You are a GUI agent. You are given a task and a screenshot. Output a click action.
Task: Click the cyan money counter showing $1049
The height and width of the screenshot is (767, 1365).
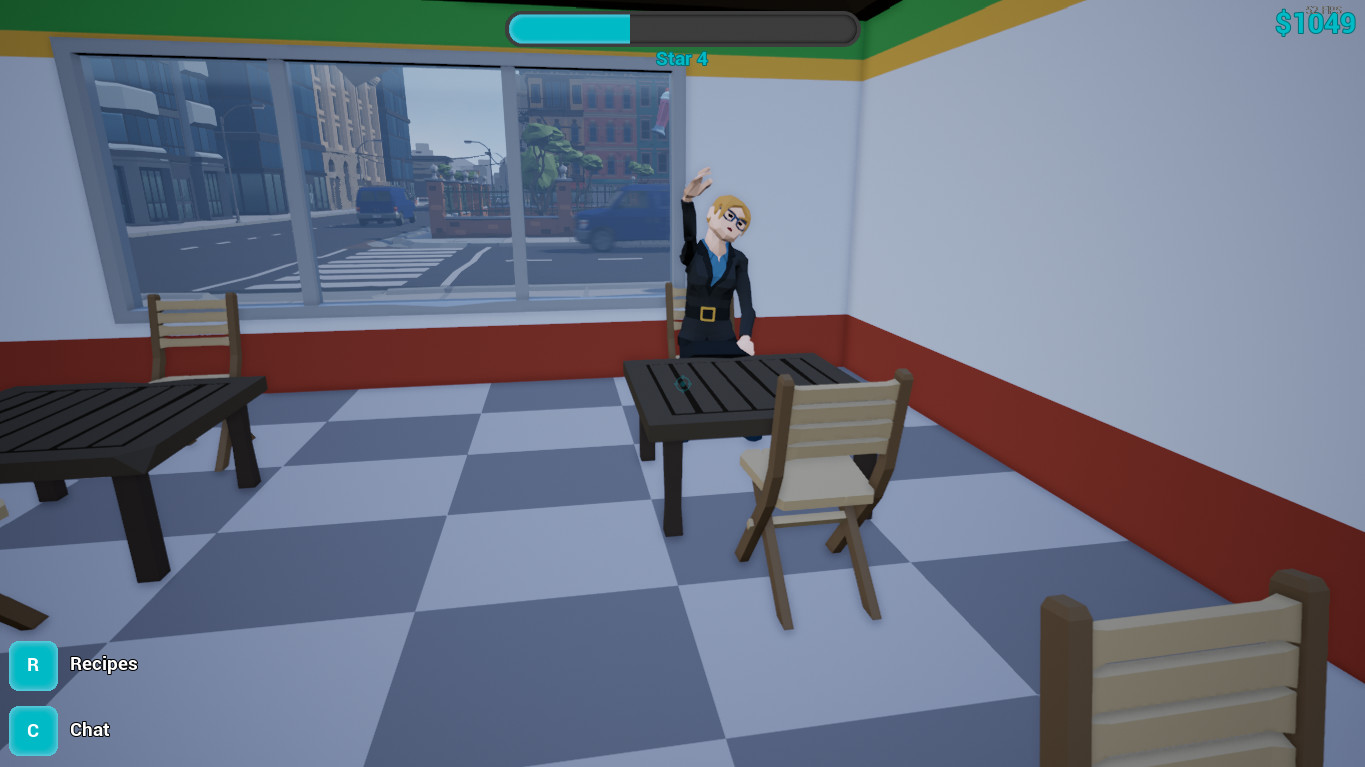[1317, 22]
